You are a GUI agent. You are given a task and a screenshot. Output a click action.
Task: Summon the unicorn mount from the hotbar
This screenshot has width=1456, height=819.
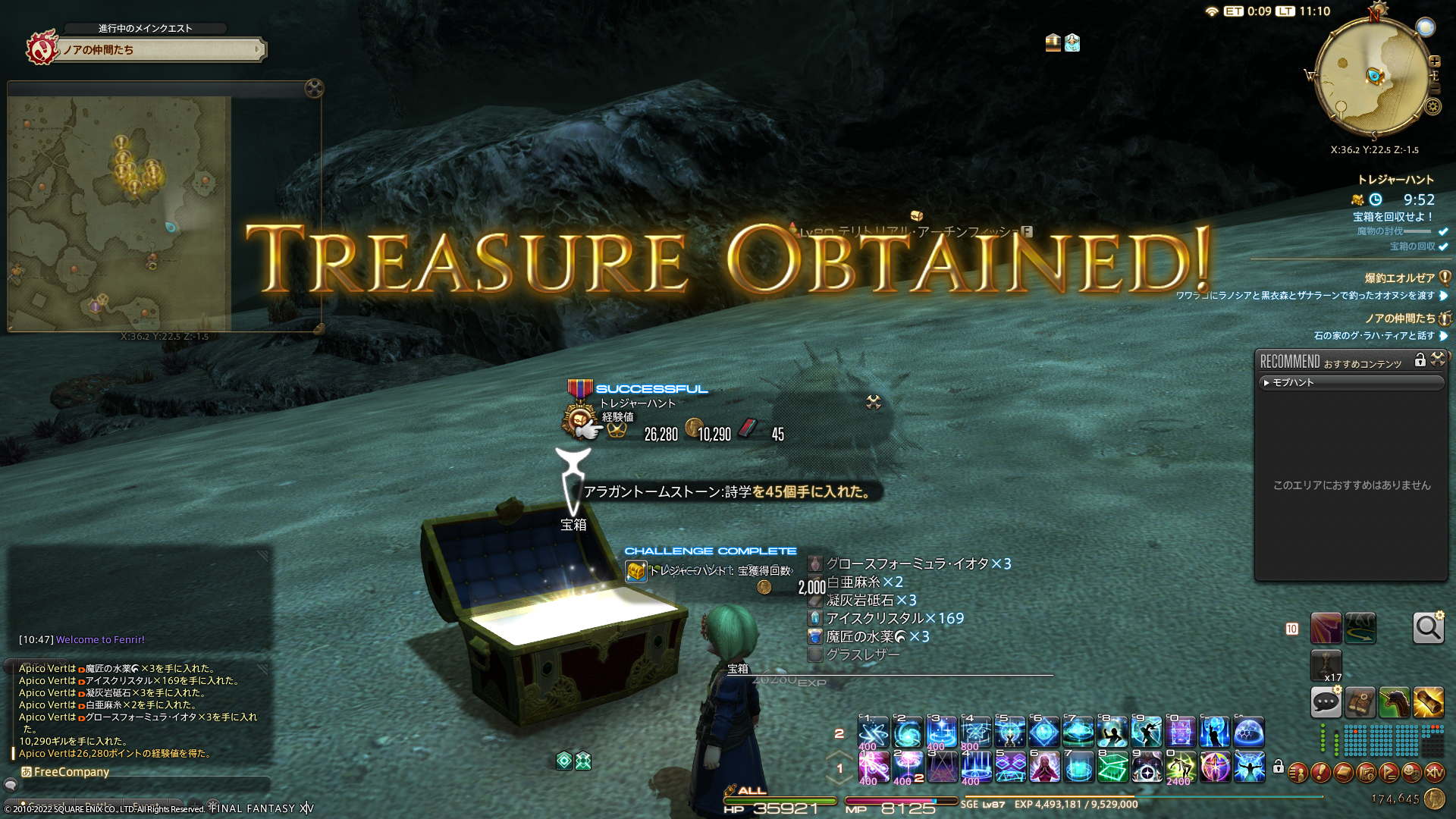point(1394,703)
